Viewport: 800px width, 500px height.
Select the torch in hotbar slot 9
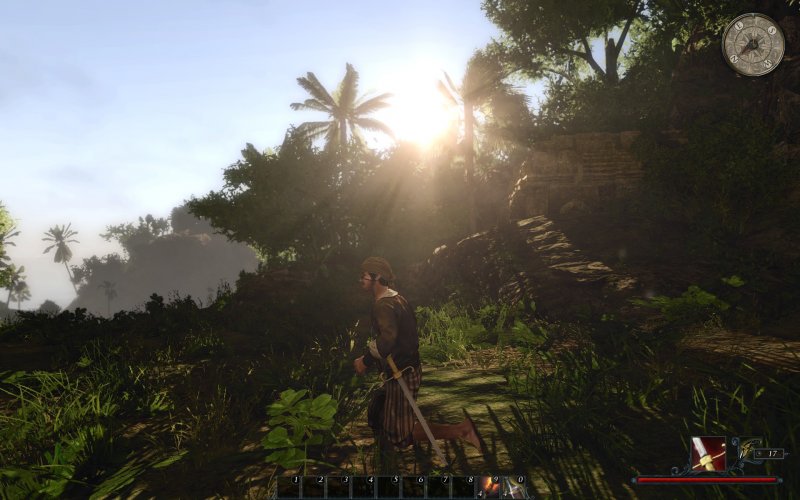pos(491,487)
